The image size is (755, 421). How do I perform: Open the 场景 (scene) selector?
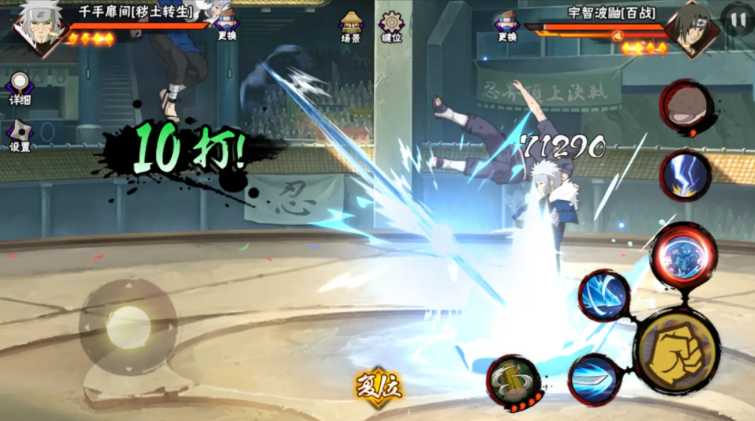tap(351, 23)
